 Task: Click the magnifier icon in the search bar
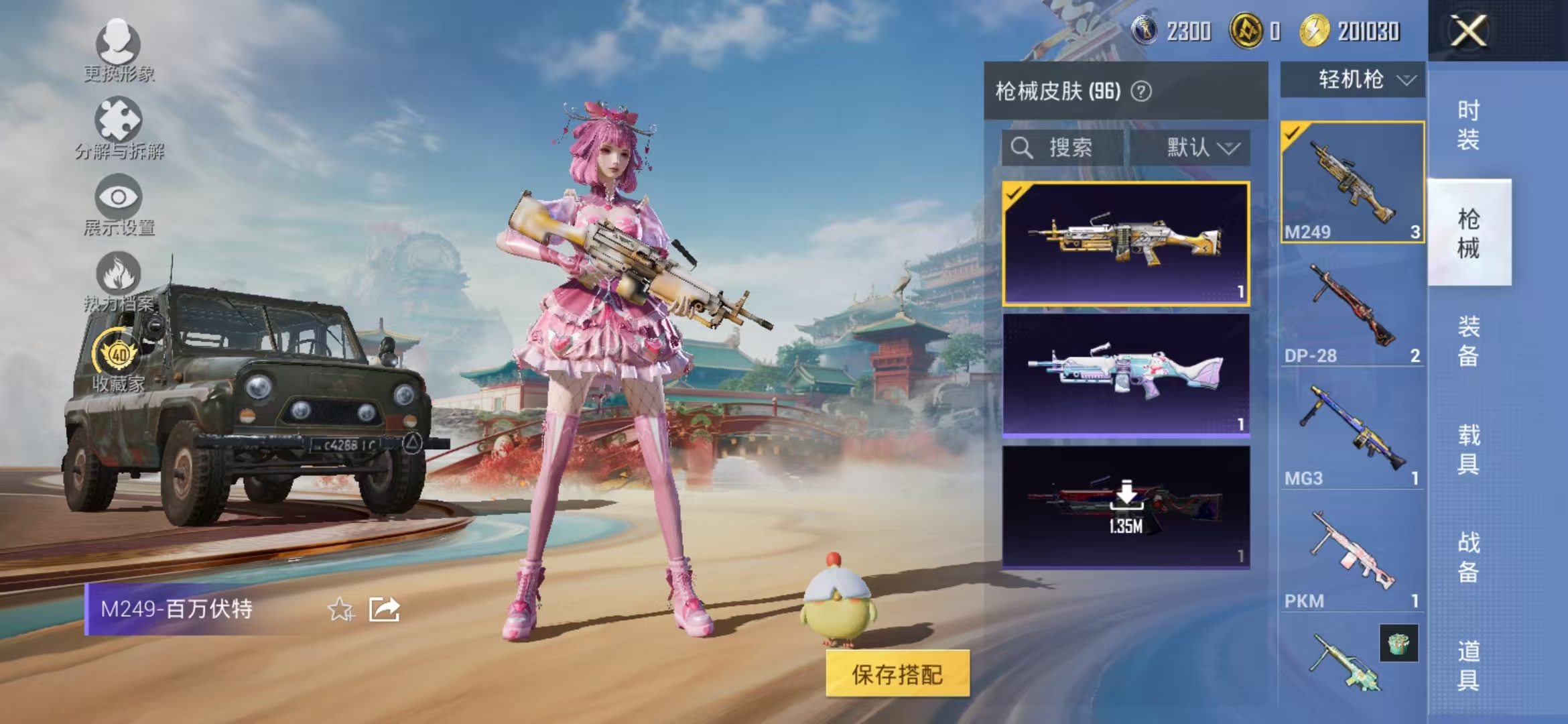(1023, 149)
